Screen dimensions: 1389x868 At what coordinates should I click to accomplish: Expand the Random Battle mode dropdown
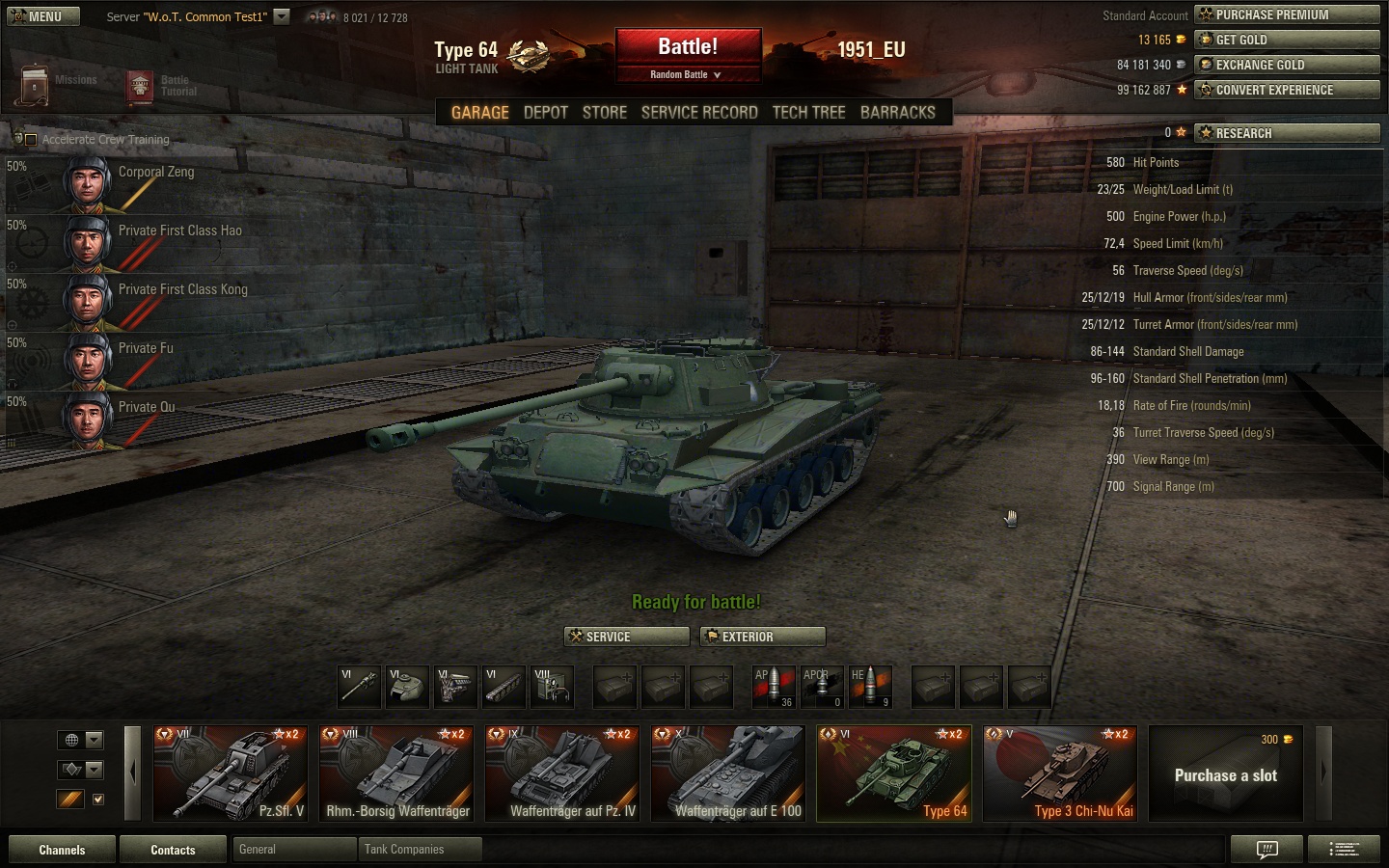tap(687, 74)
